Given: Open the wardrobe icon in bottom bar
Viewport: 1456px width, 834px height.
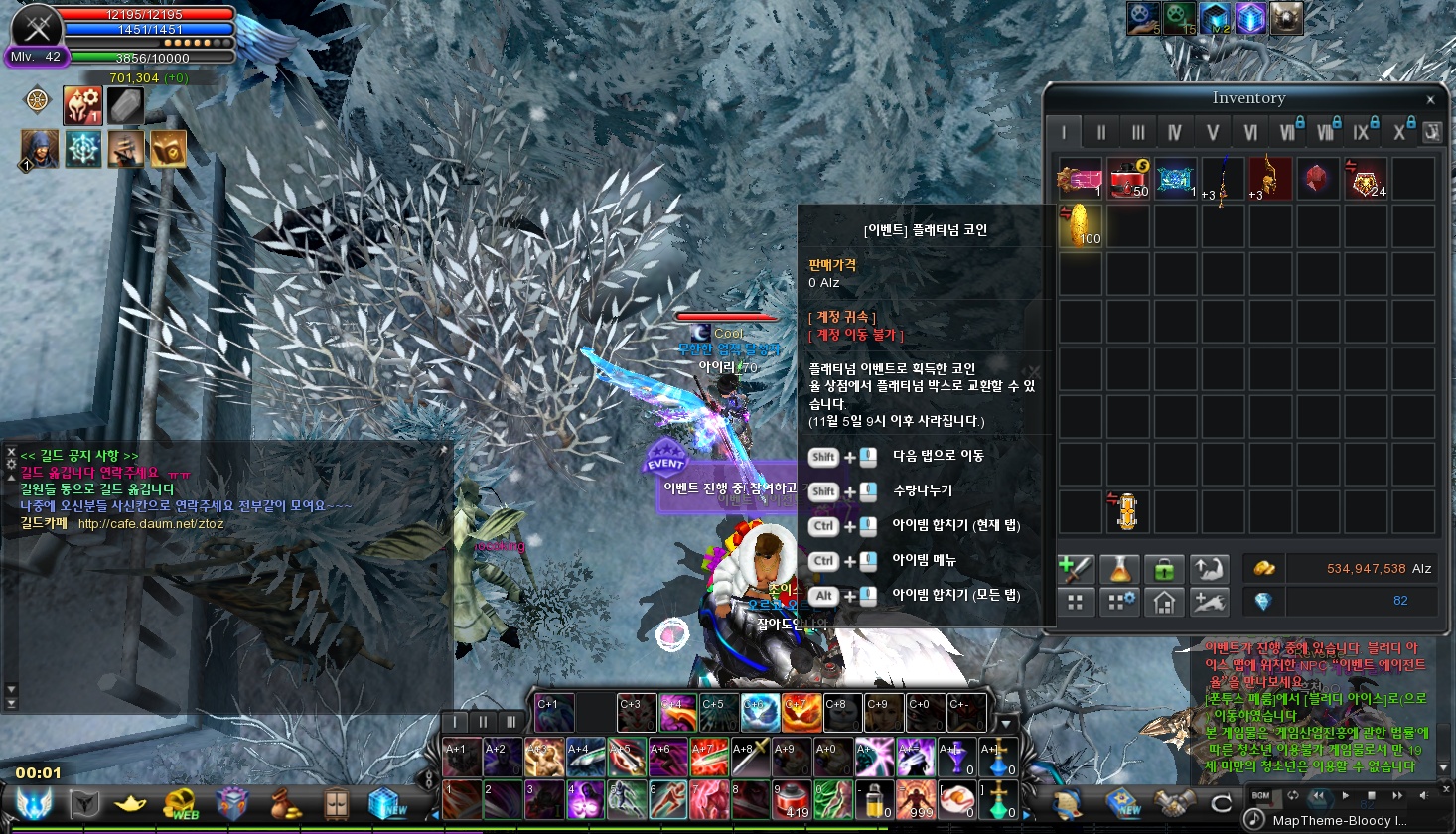Looking at the screenshot, I should click(336, 803).
